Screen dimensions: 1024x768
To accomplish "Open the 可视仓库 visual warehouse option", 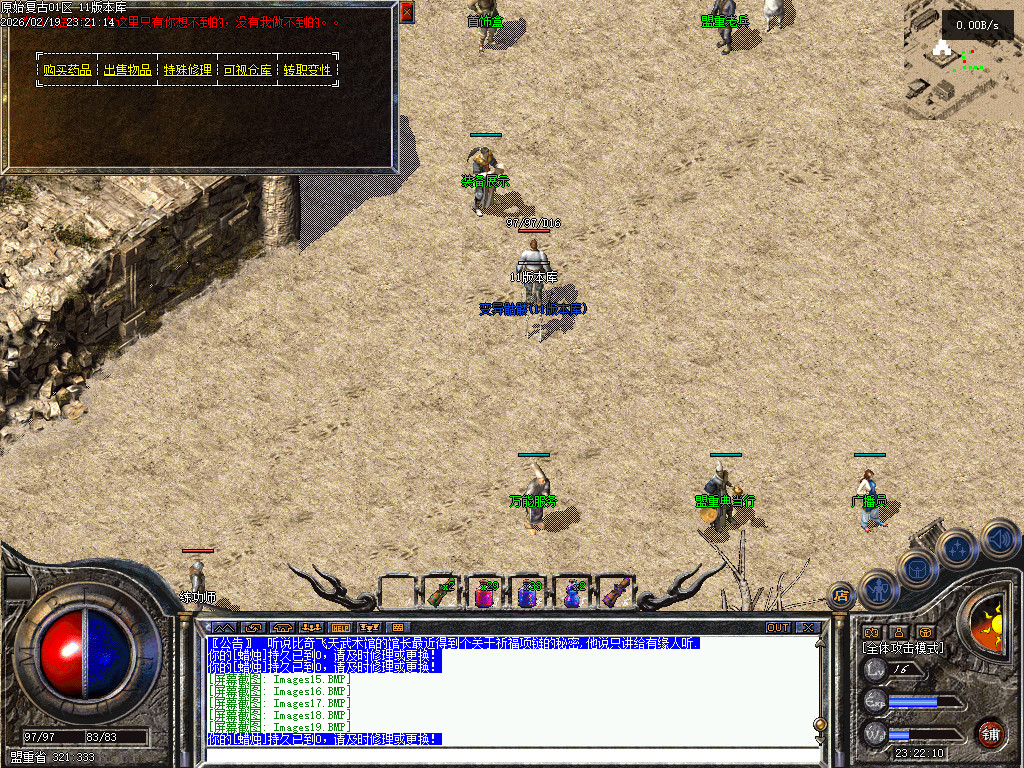I will (247, 70).
